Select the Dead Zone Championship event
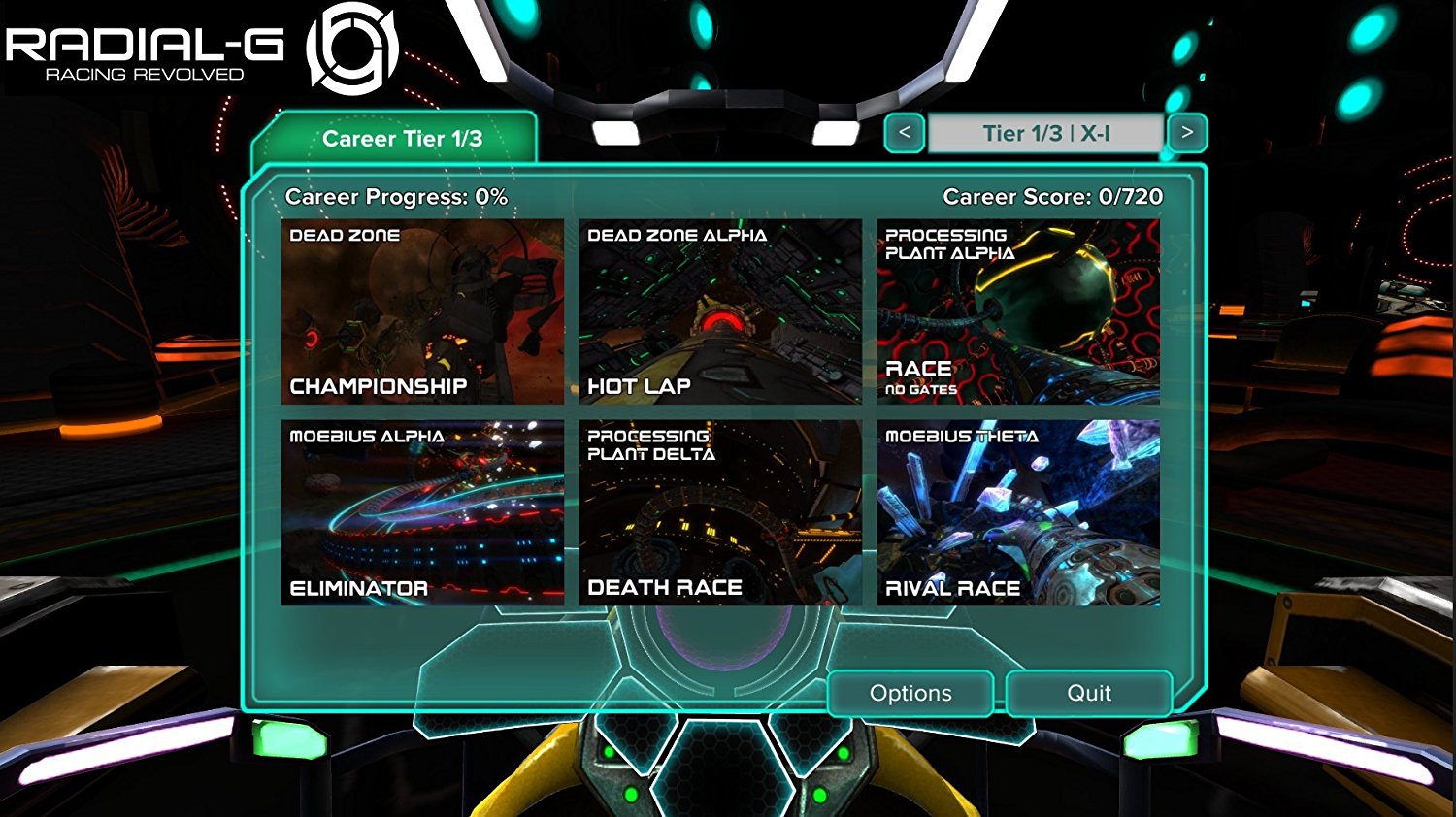 (x=422, y=311)
